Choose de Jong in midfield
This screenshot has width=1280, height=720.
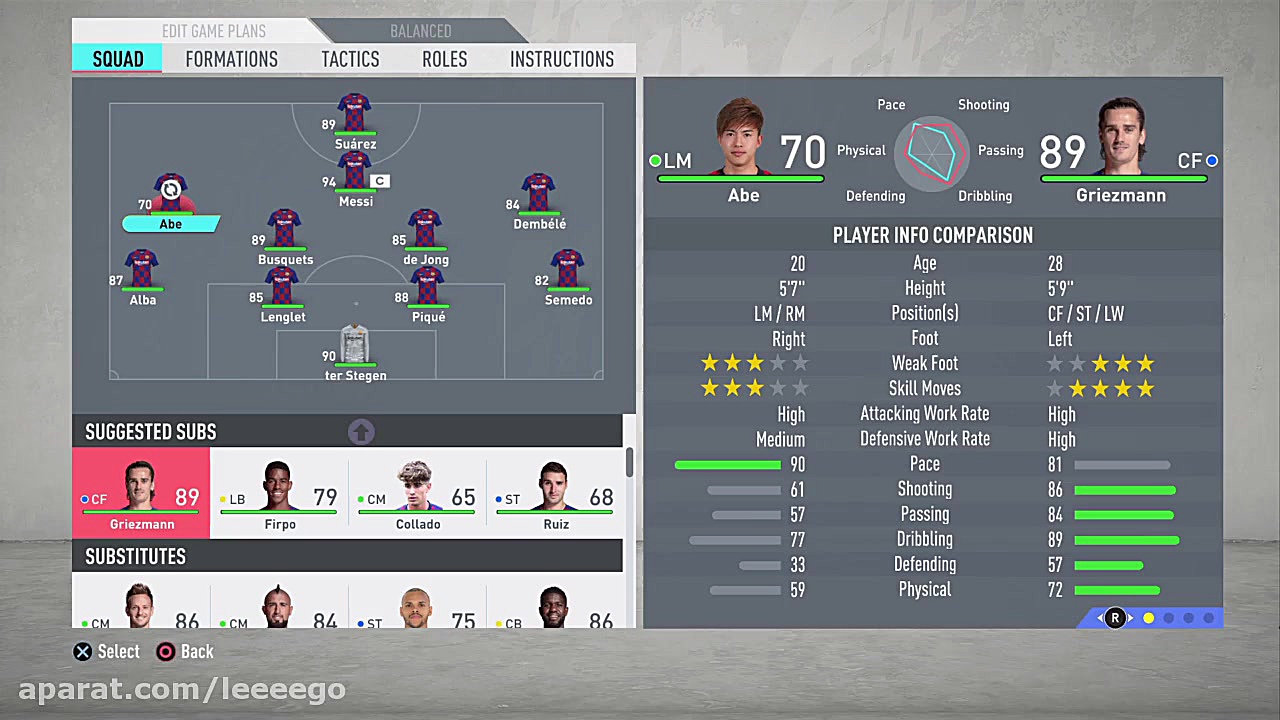[425, 232]
